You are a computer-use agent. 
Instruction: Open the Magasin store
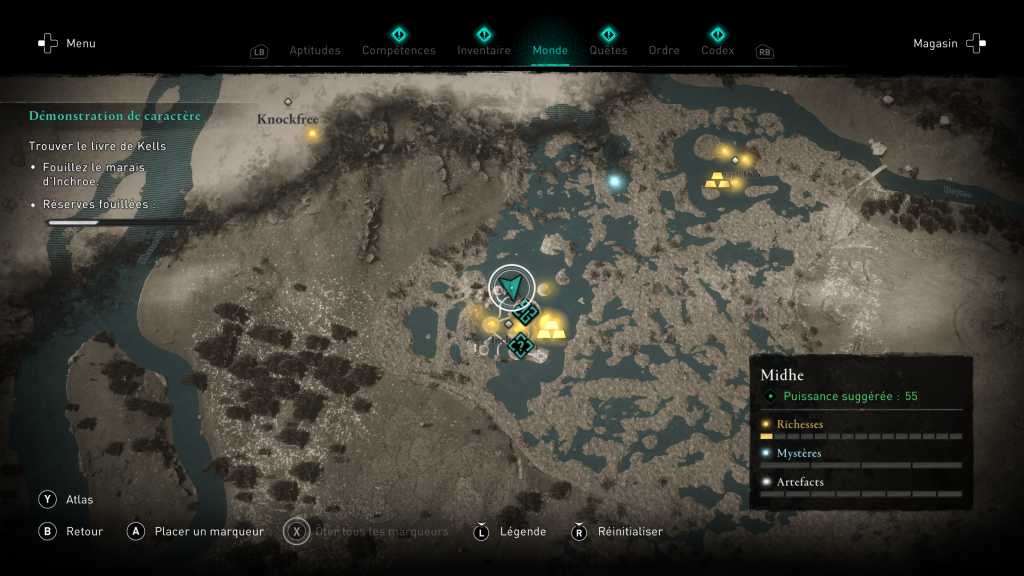click(948, 43)
